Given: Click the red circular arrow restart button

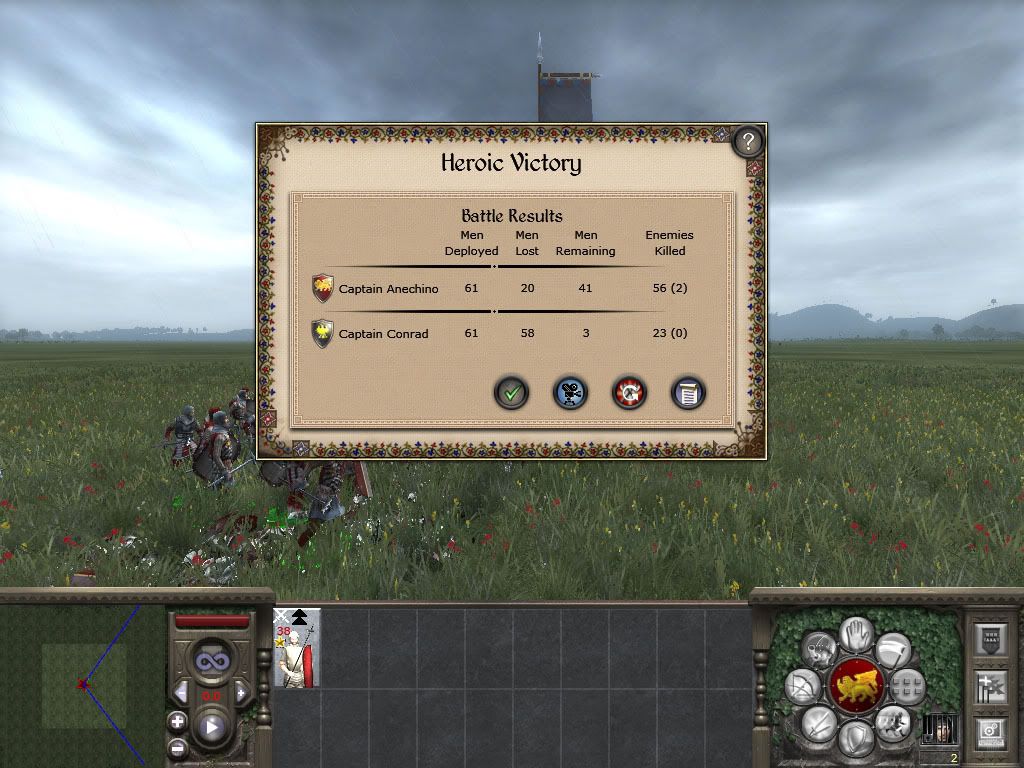Looking at the screenshot, I should 629,393.
